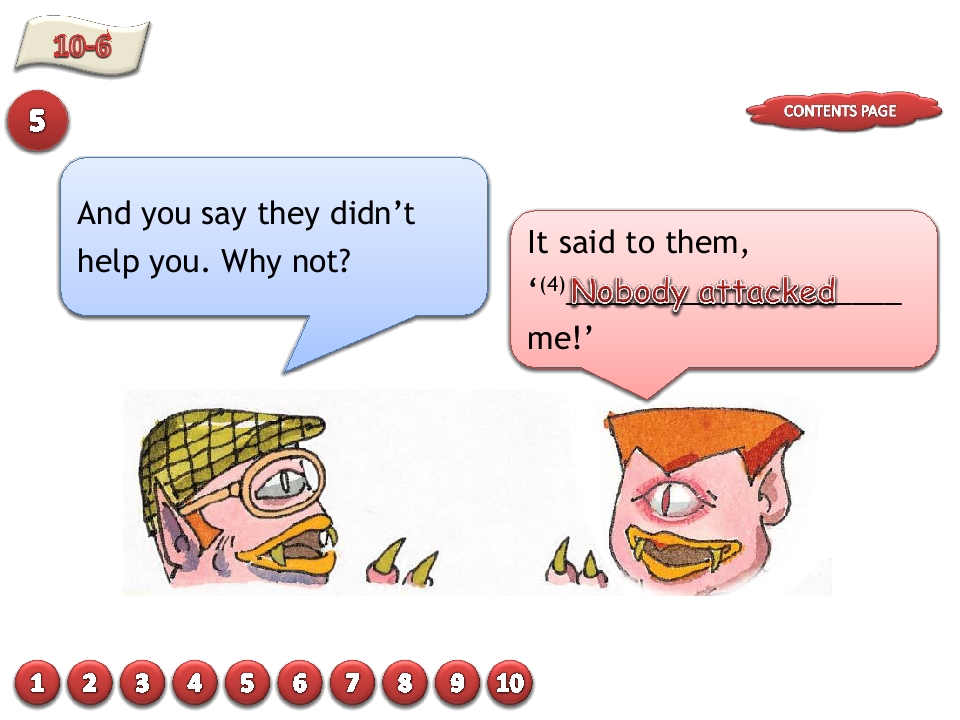Jump to page 2 in the bottom row
Image resolution: width=960 pixels, height=720 pixels.
(x=90, y=684)
